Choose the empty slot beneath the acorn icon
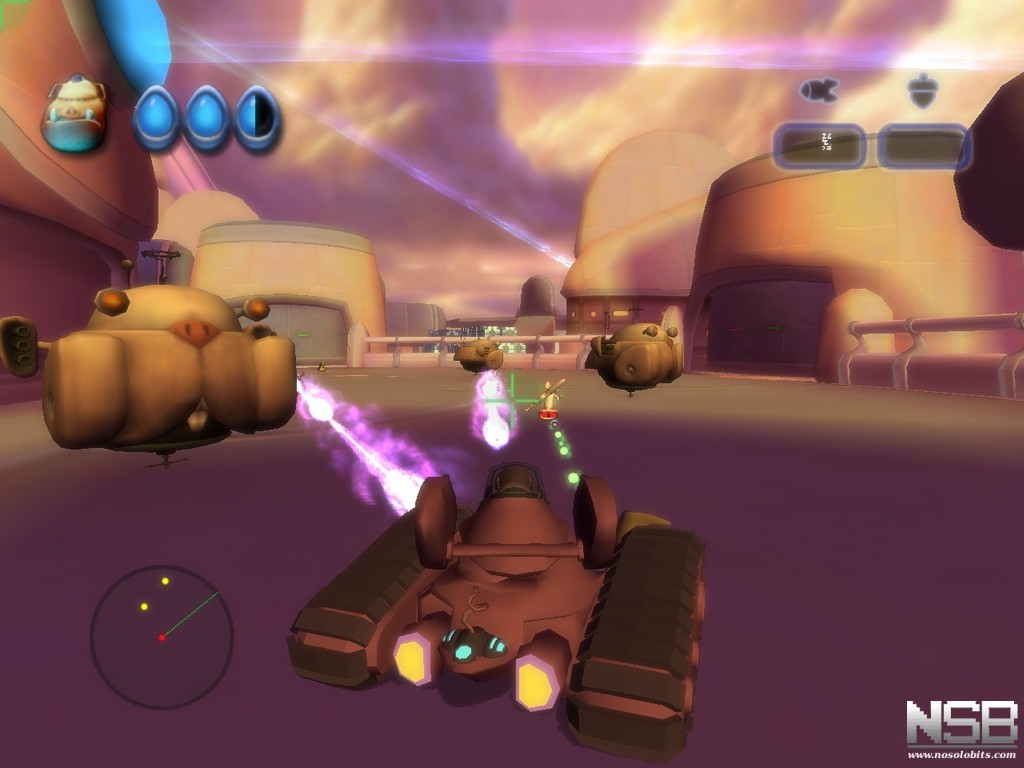The height and width of the screenshot is (768, 1024). pos(923,146)
